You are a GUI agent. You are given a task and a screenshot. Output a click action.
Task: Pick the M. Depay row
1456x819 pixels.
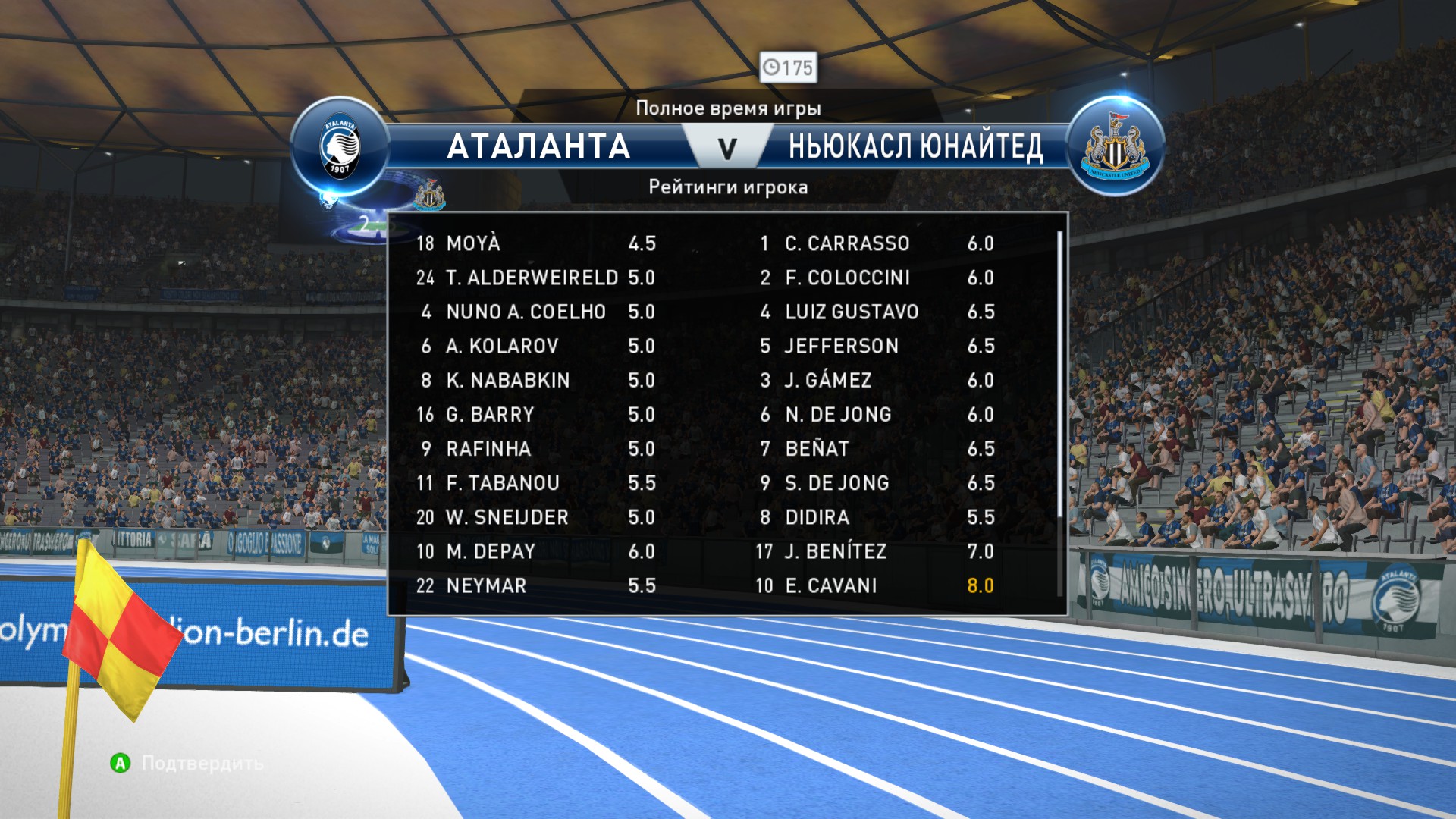[535, 551]
